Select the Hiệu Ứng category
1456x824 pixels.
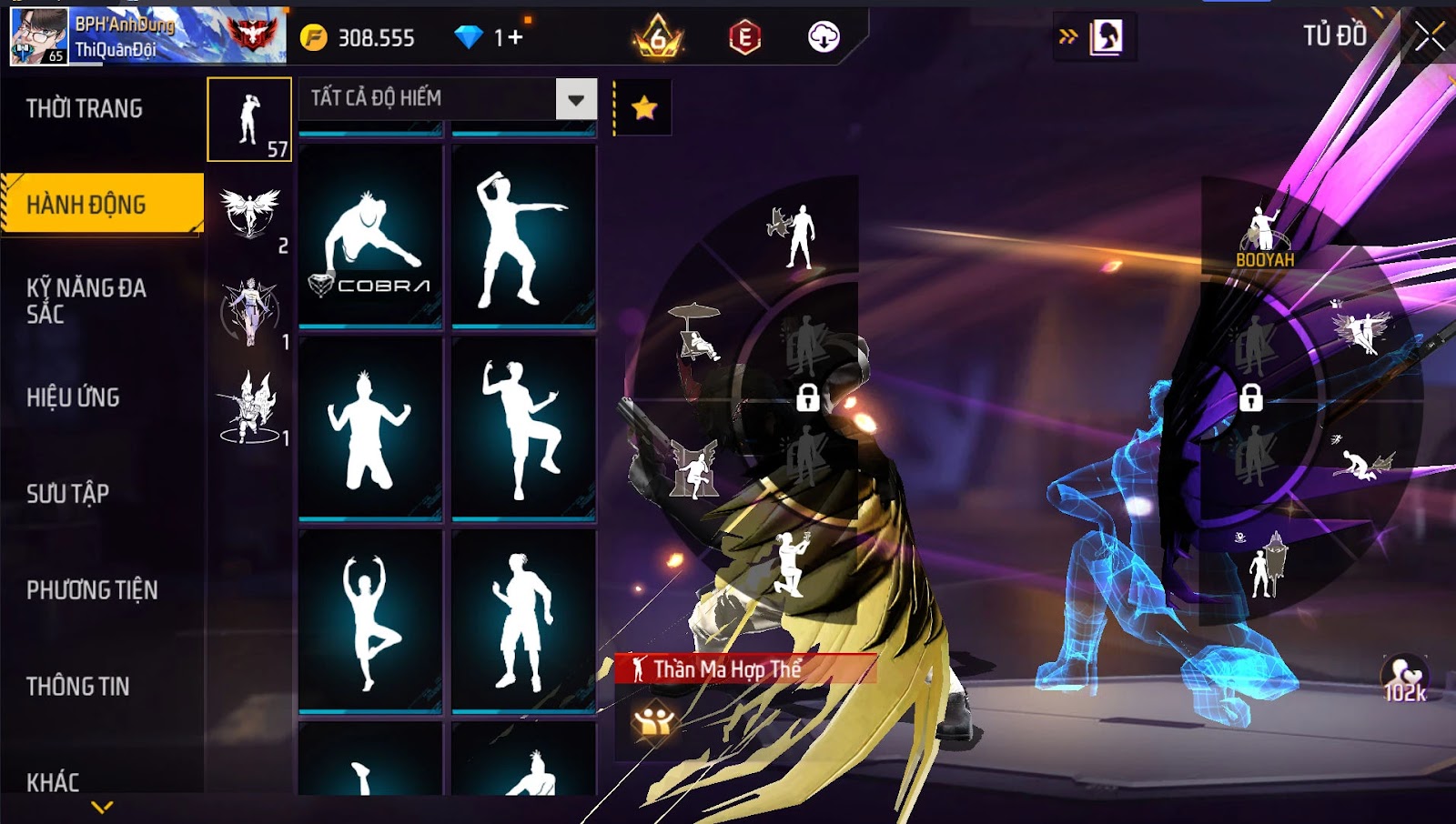[73, 397]
